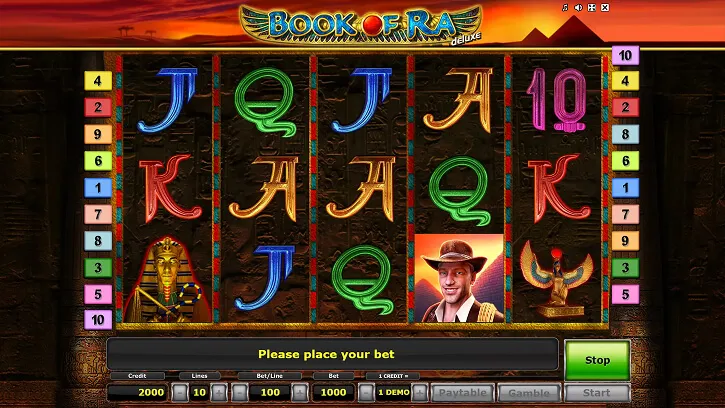Image resolution: width=725 pixels, height=408 pixels.
Task: Switch to fullscreen mode
Action: pos(590,8)
